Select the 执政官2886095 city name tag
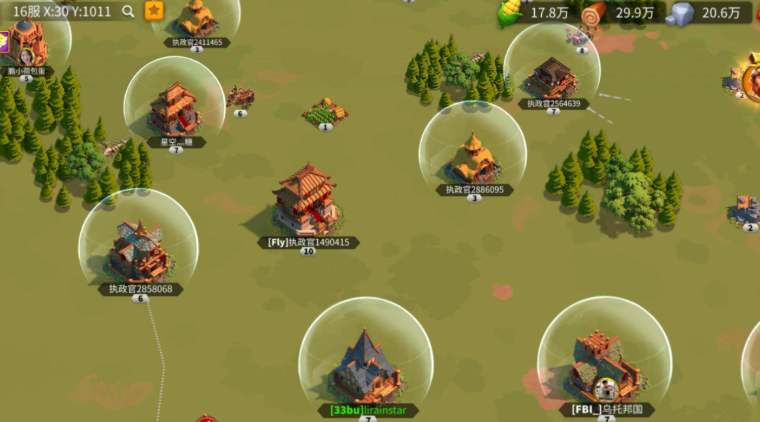 (x=474, y=189)
